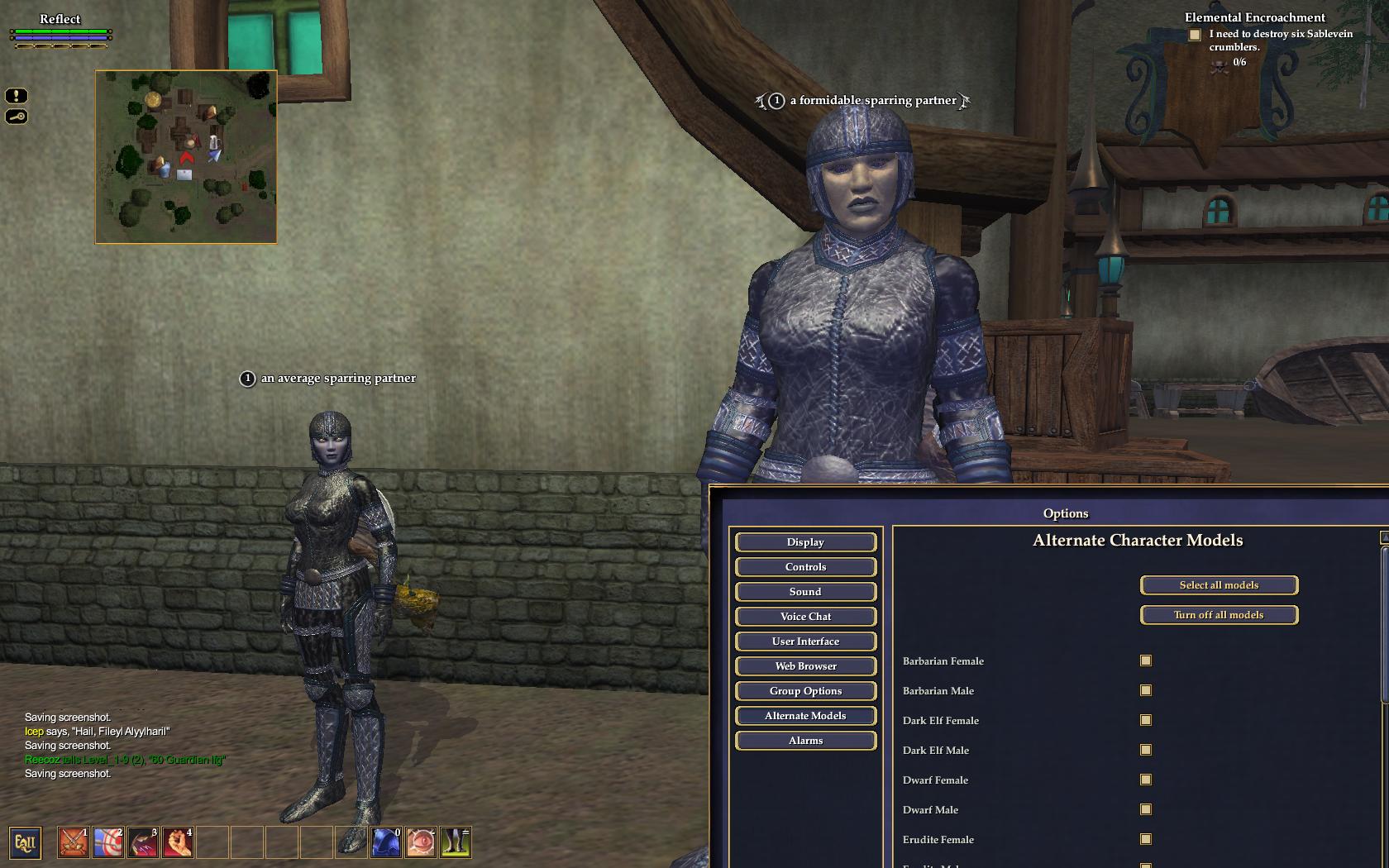Click the minimap

coord(186,157)
